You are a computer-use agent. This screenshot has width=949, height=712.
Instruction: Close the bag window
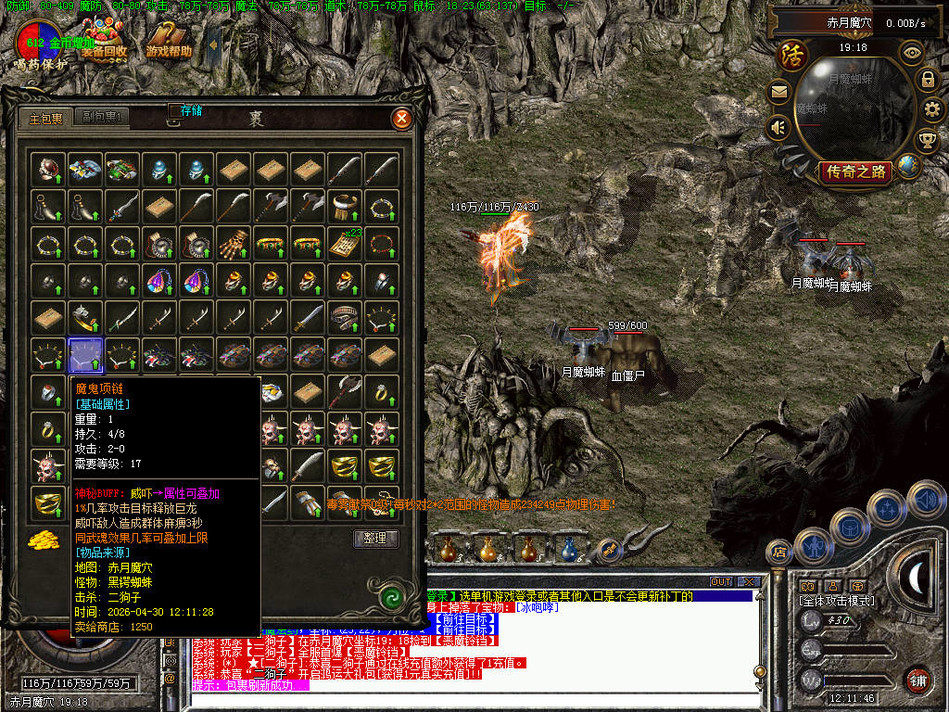click(x=402, y=118)
